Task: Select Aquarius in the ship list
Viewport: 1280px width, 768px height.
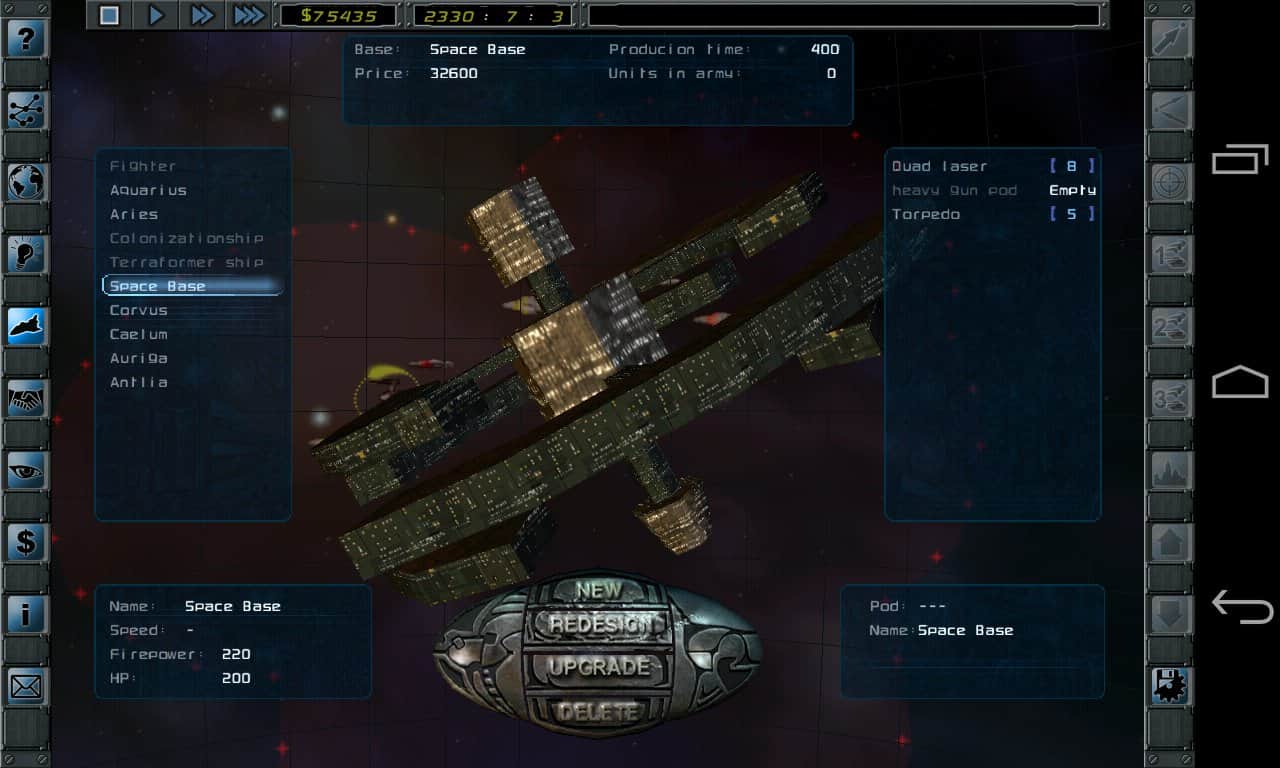Action: 148,190
